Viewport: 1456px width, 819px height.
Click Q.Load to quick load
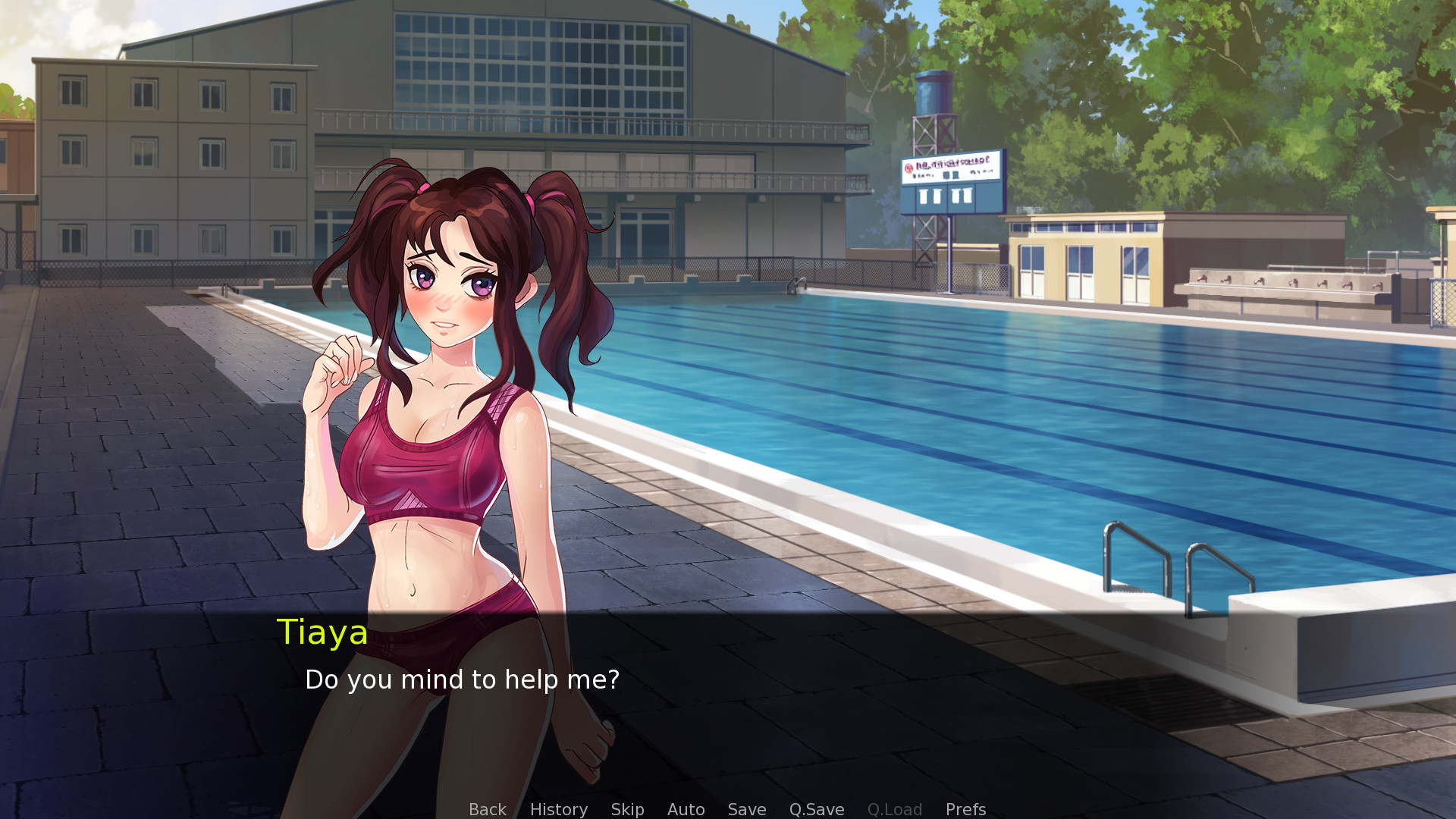[x=895, y=809]
